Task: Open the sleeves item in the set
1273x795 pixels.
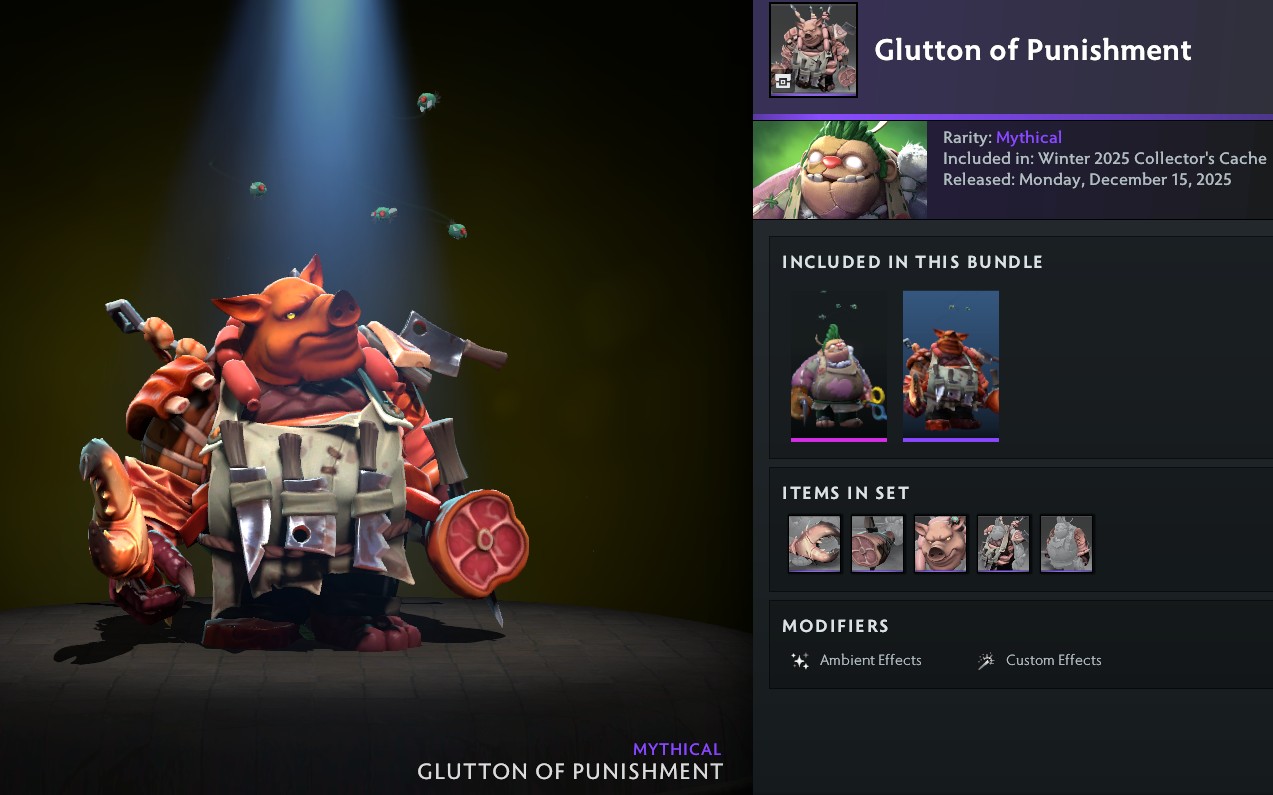Action: pos(1066,544)
